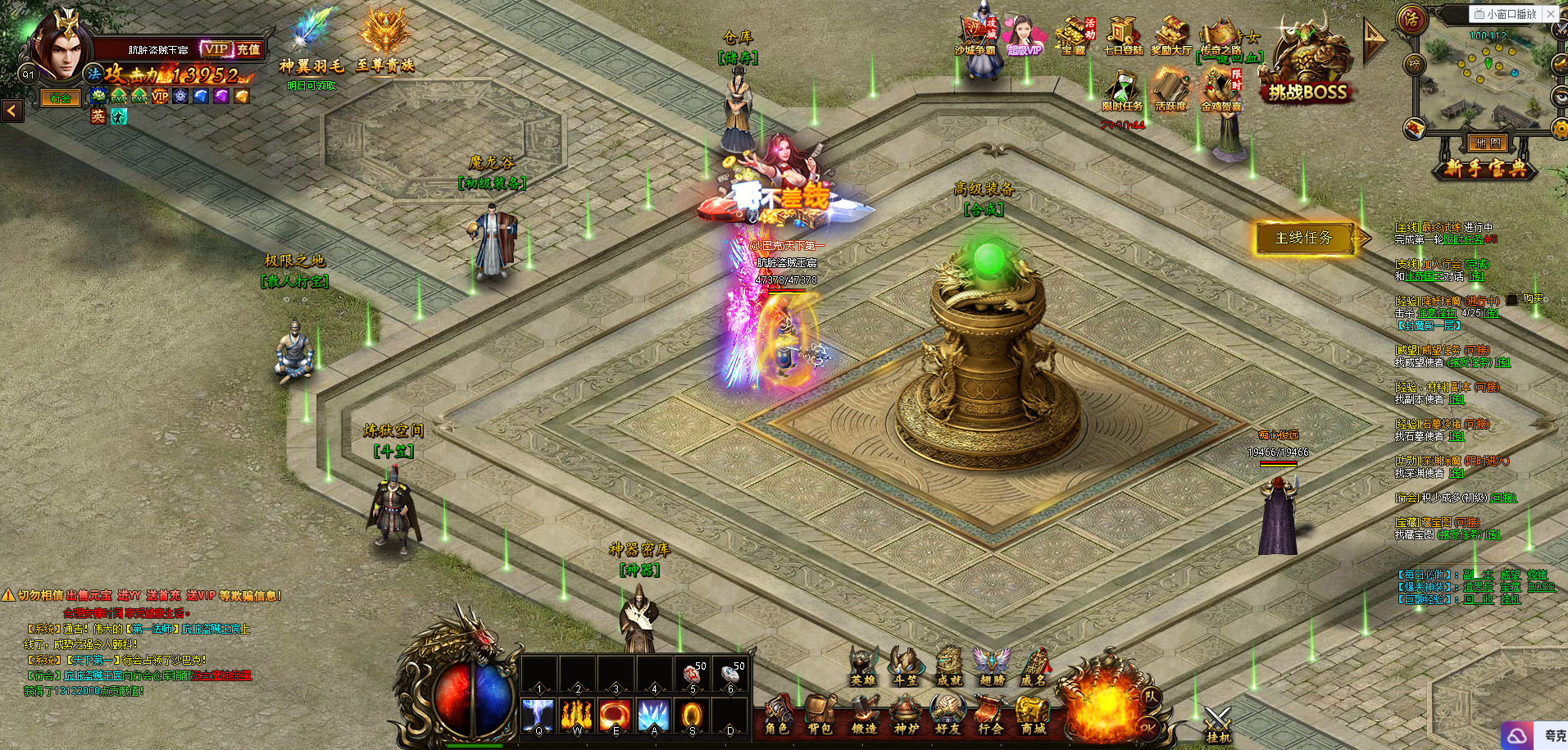Open the 锻造 forging menu
1568x750 pixels.
pyautogui.click(x=863, y=715)
